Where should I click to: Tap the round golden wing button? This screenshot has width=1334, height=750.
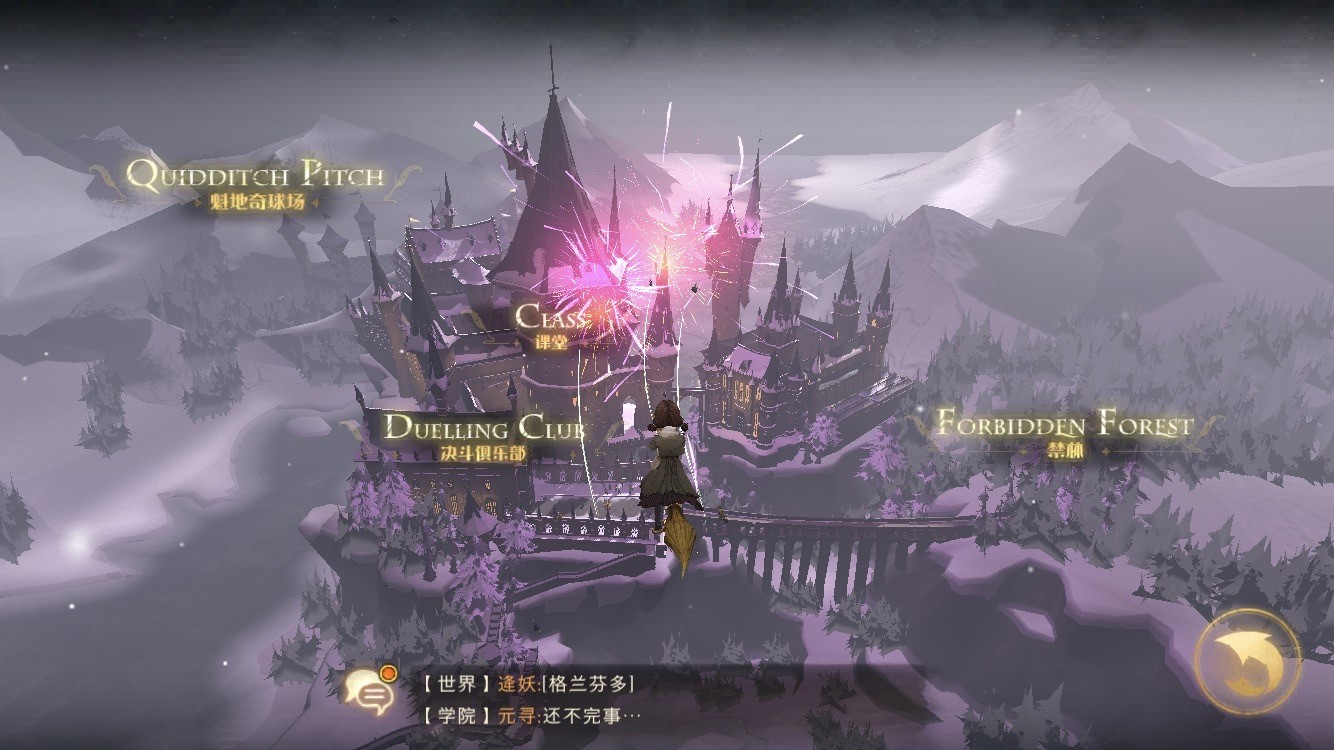click(x=1247, y=661)
